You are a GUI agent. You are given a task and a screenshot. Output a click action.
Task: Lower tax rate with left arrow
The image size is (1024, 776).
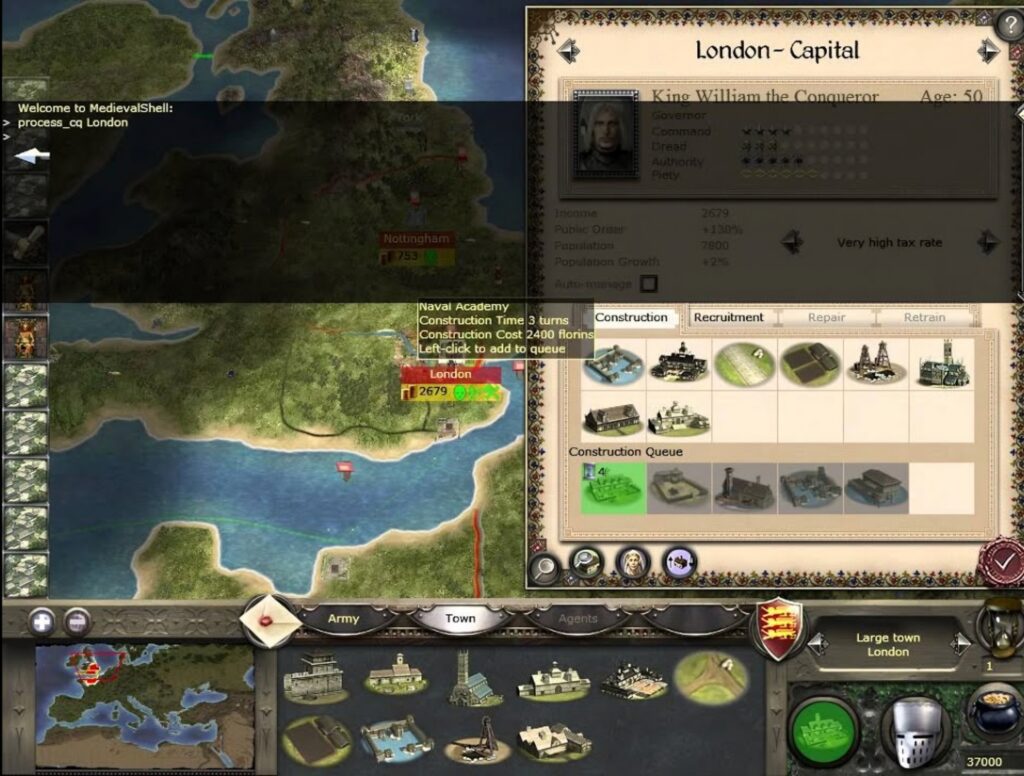pos(792,242)
